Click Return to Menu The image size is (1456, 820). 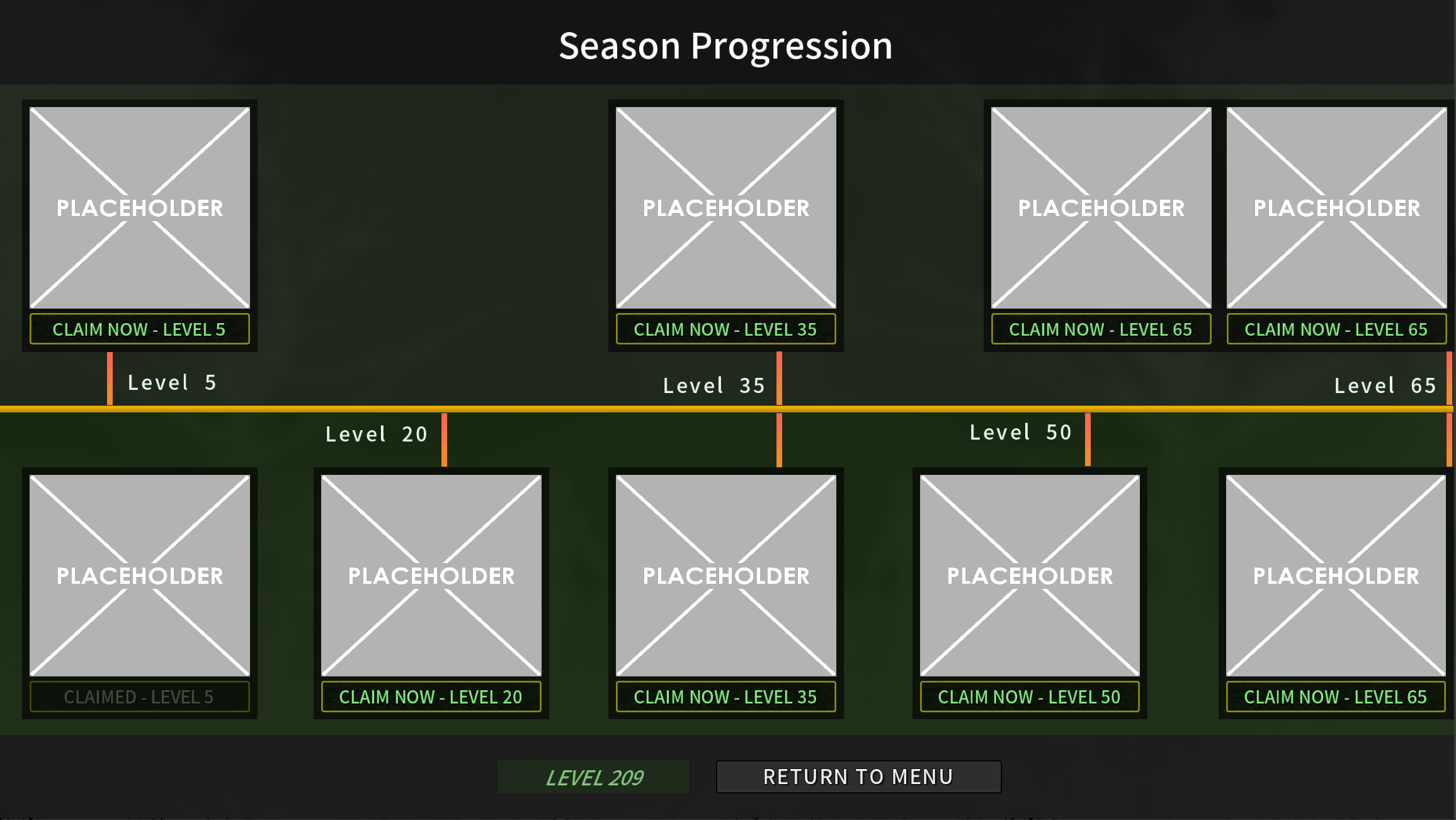(x=858, y=777)
